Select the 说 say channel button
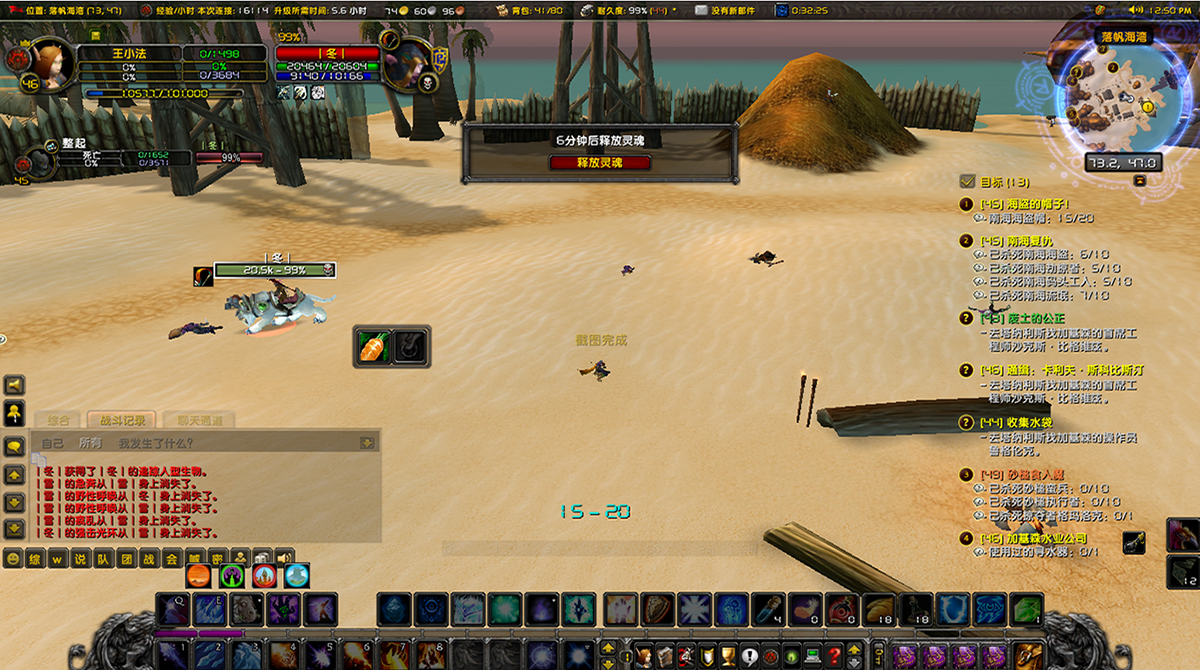Screen dimensions: 1200x670 80,559
